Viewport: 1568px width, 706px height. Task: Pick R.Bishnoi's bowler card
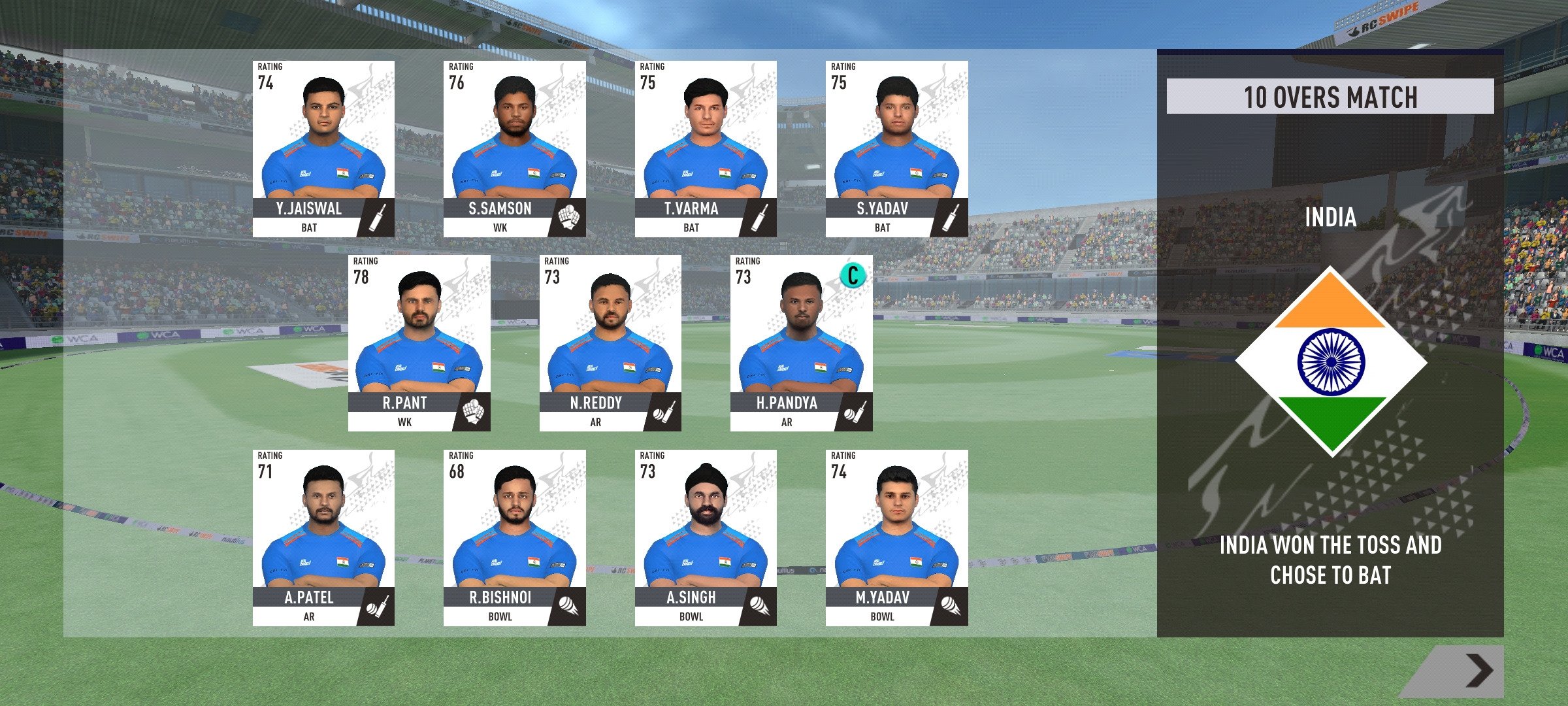point(514,537)
